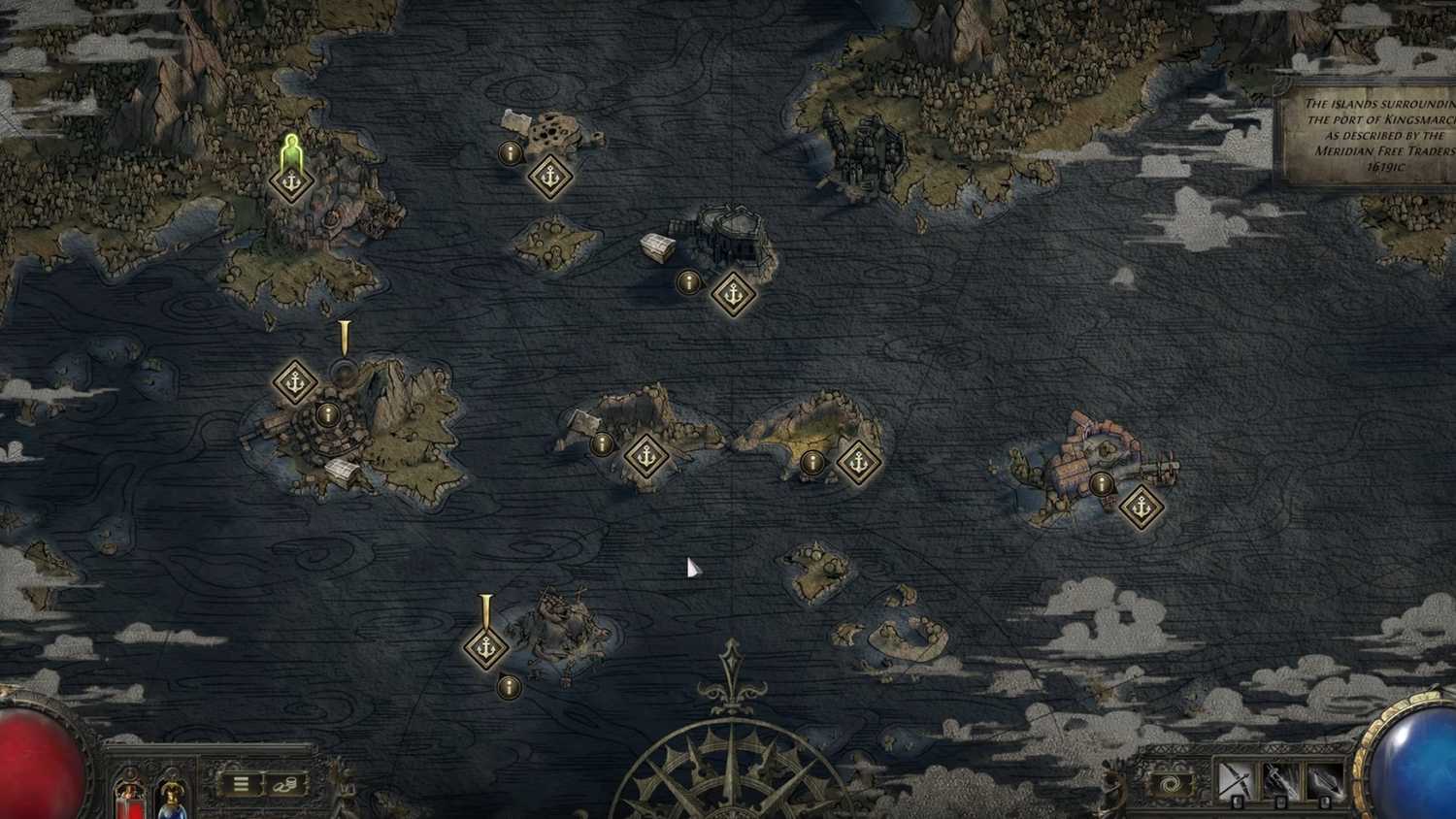Screen dimensions: 1456x819
Task: Select the anchor marker under the green figure
Action: point(290,182)
